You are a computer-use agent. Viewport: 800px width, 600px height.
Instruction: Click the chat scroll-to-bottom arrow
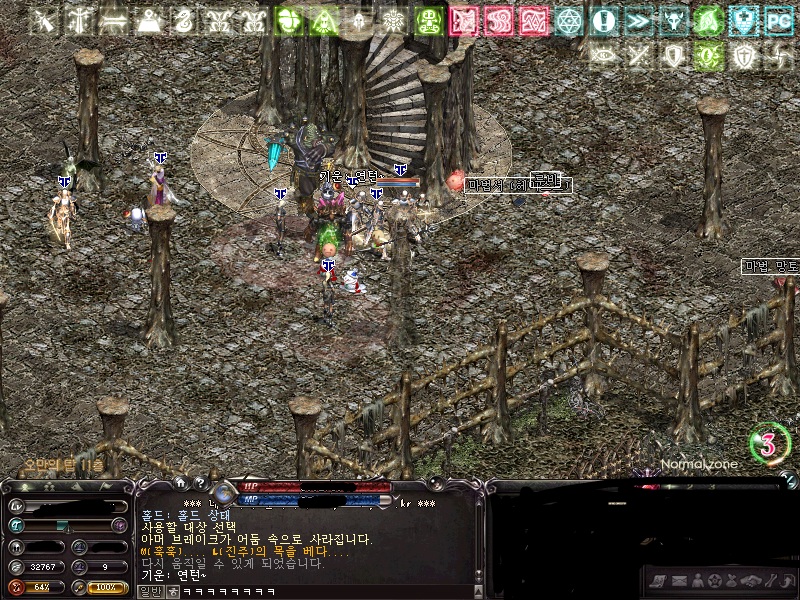point(480,578)
